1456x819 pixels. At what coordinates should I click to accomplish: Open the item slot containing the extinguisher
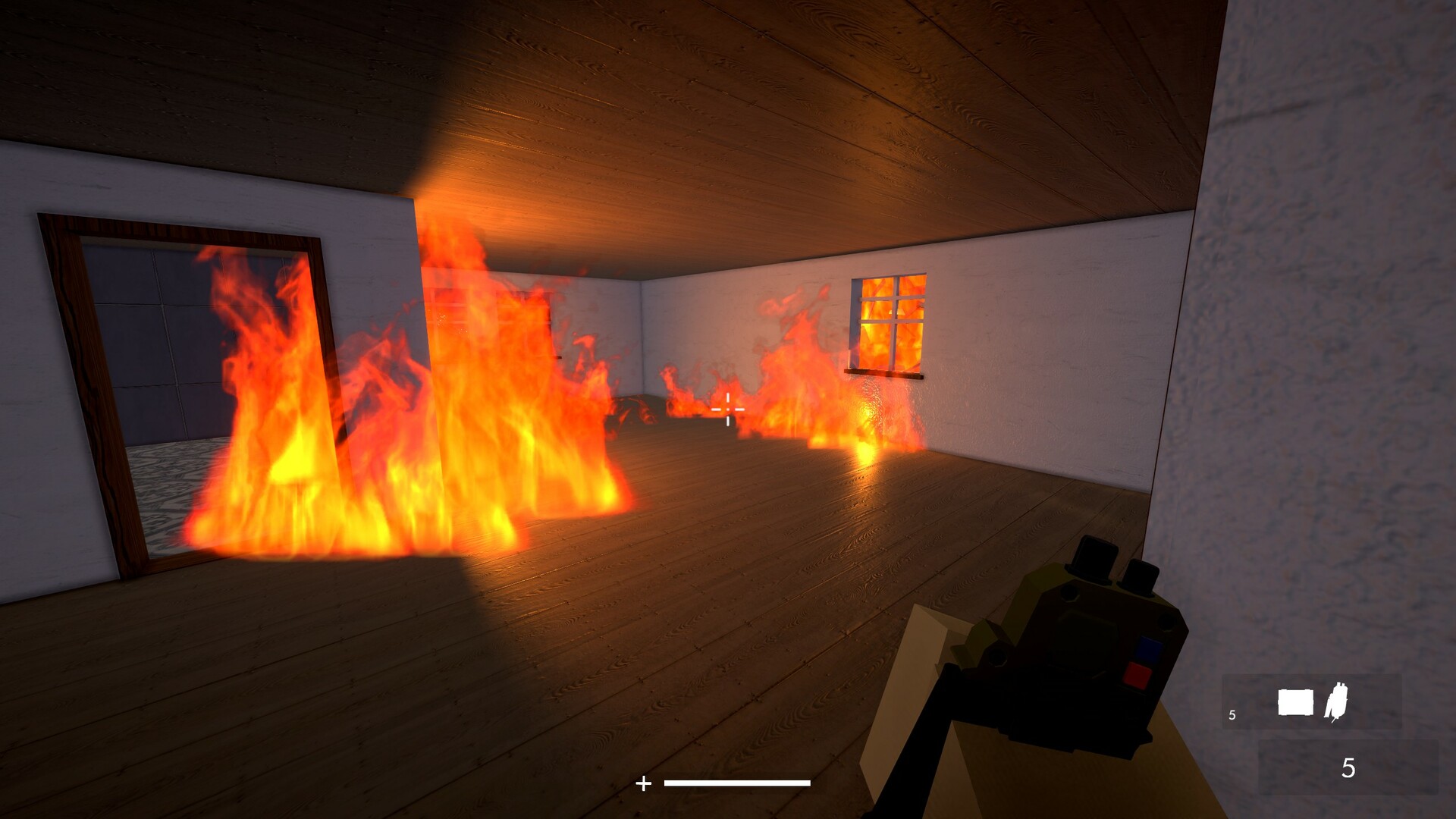(1337, 701)
